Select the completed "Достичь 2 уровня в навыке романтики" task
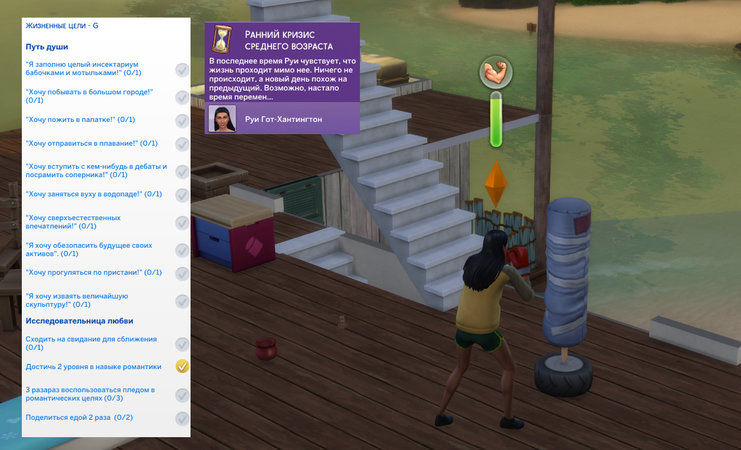 (93, 366)
